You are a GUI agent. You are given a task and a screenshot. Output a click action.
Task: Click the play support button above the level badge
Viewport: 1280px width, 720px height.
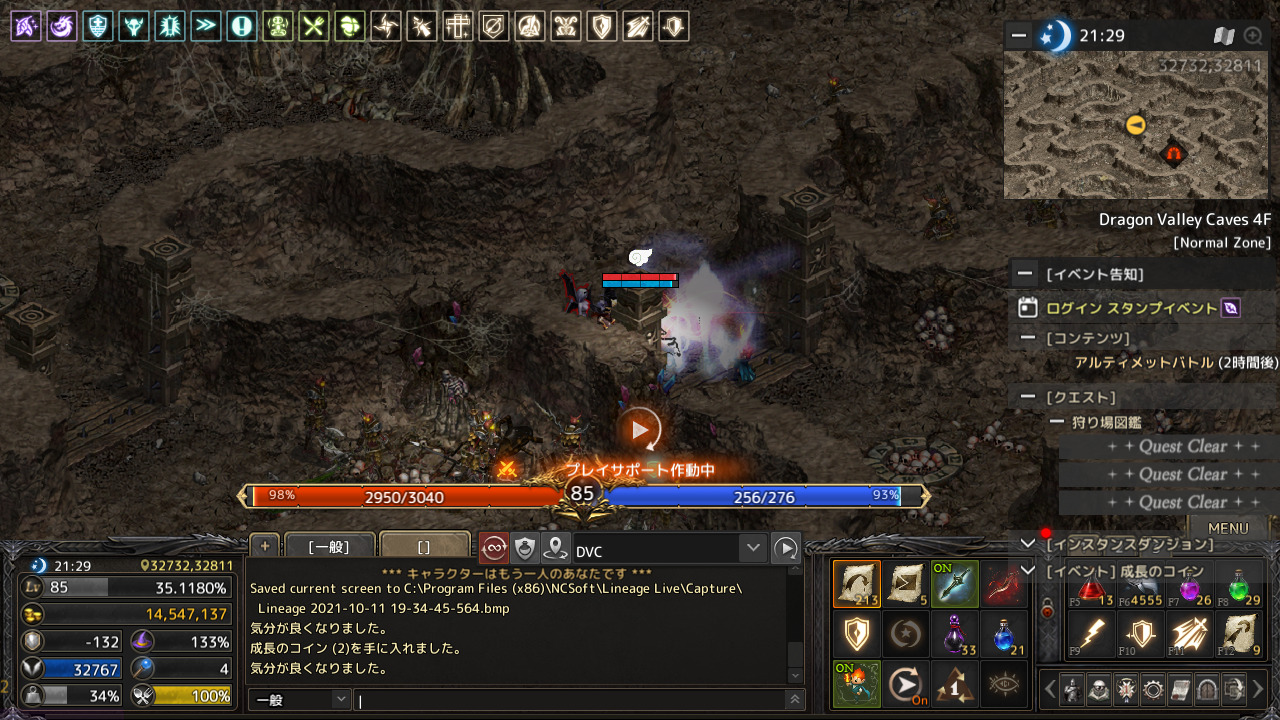(x=640, y=430)
